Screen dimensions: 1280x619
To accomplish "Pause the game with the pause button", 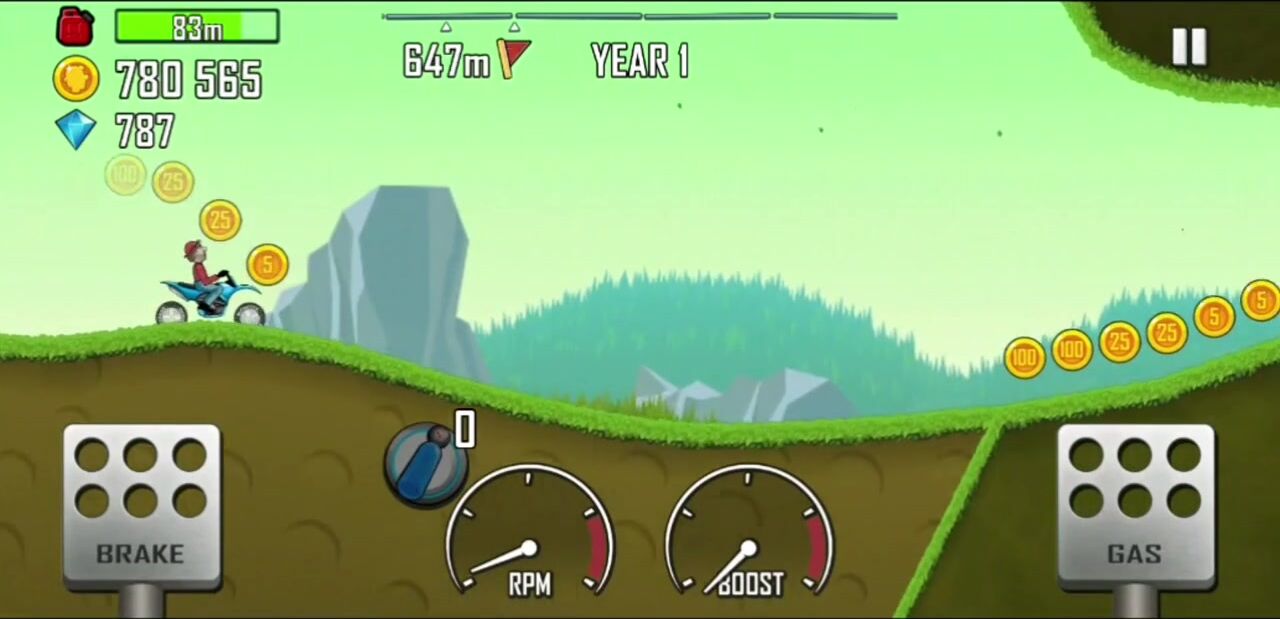I will click(1189, 46).
